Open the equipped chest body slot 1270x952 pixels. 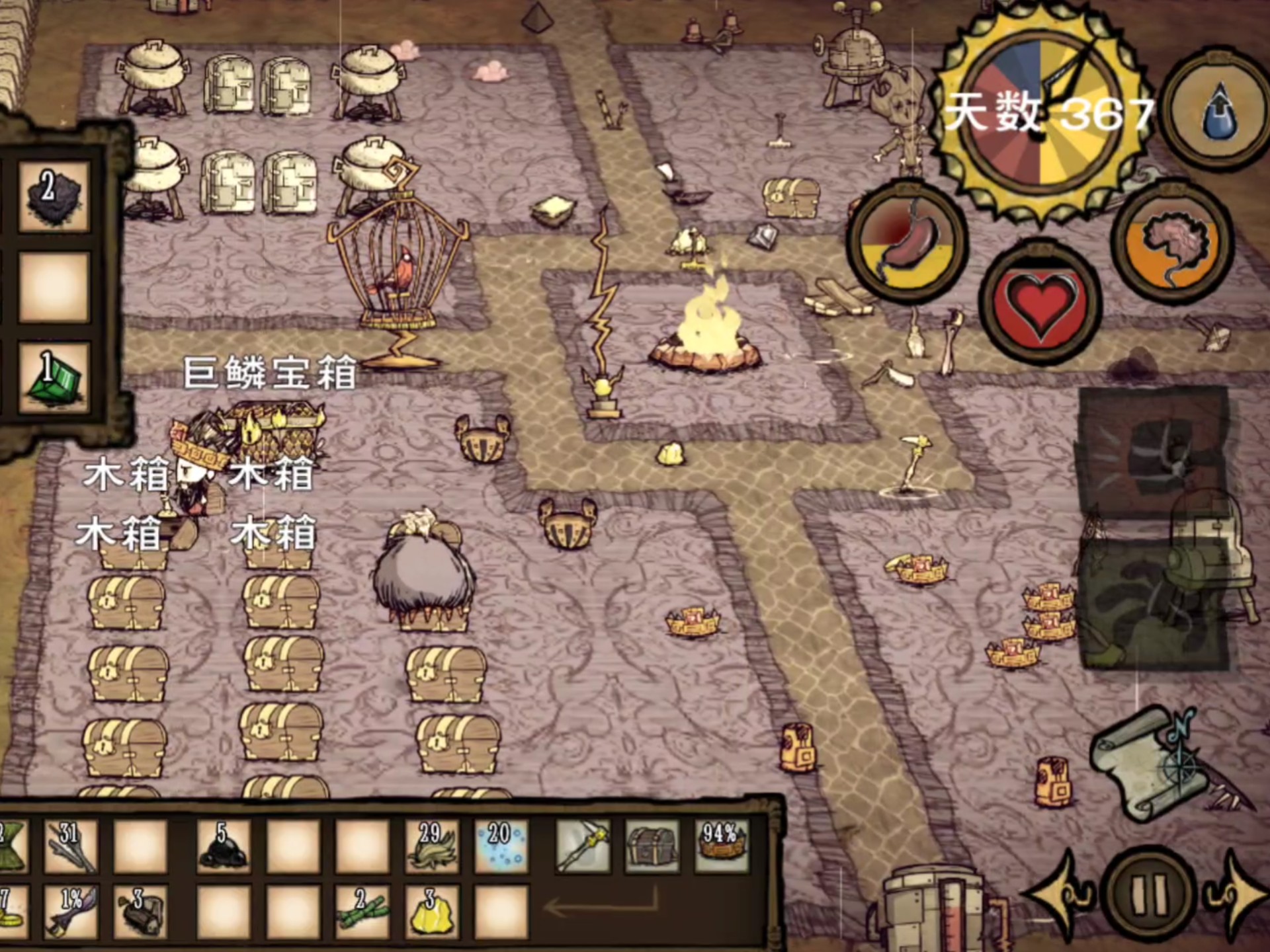[x=652, y=847]
